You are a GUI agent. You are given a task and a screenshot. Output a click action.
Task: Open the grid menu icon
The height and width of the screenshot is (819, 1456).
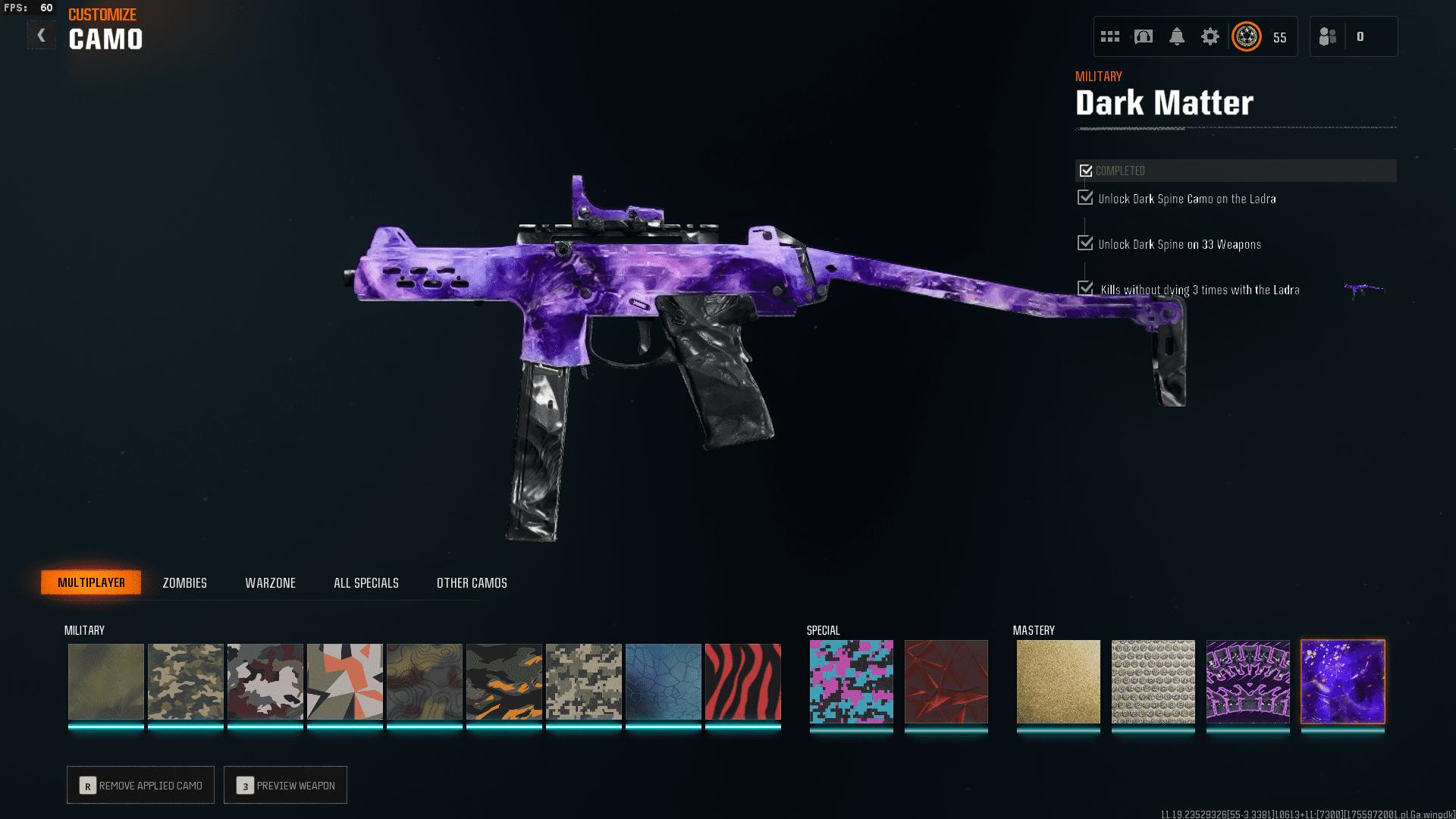[x=1110, y=36]
